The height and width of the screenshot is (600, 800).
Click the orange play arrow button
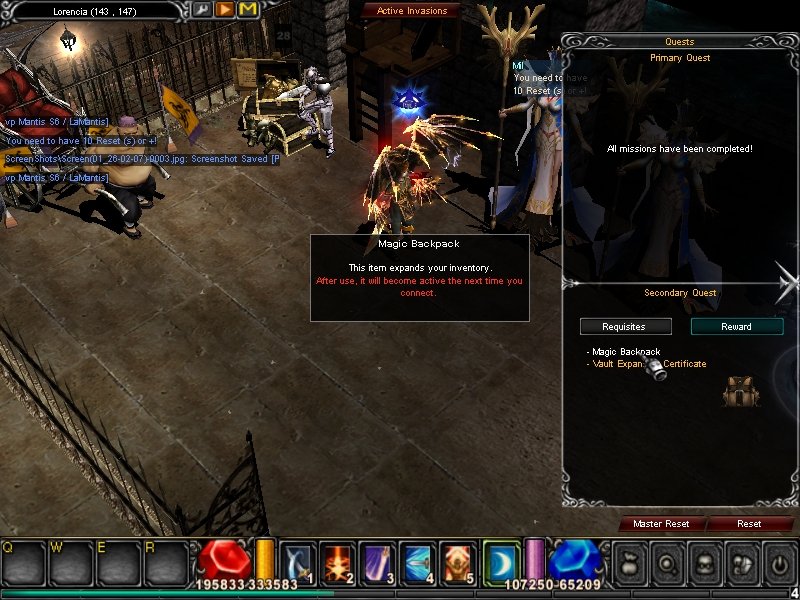click(225, 9)
